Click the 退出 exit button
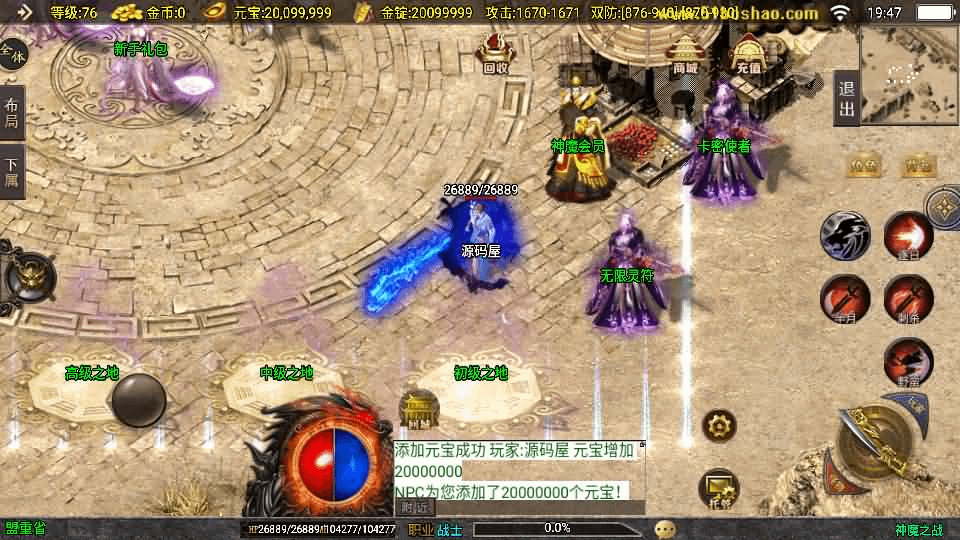The width and height of the screenshot is (960, 540). coord(846,98)
